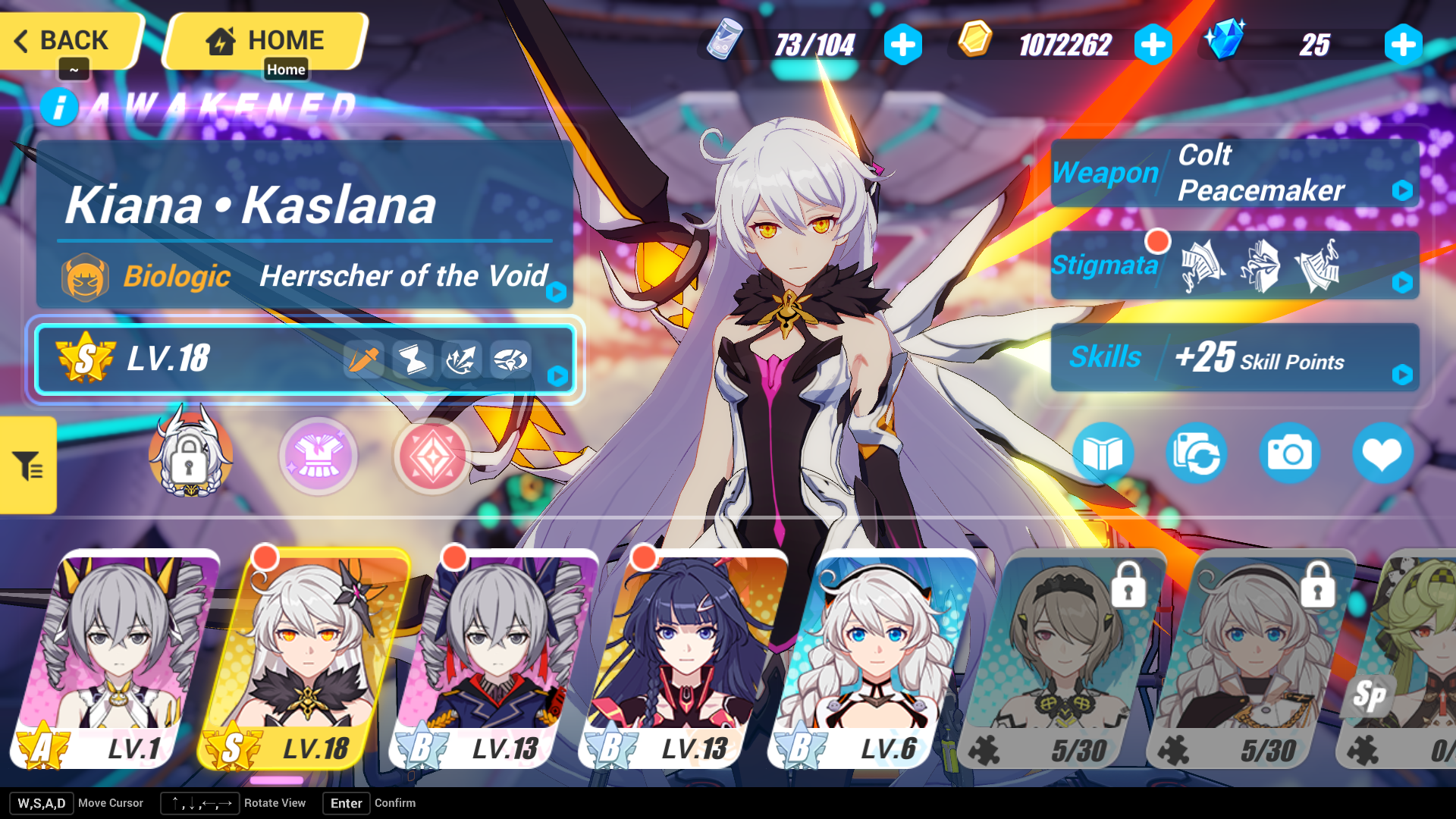Show the Awakened info icon
Viewport: 1456px width, 819px height.
pyautogui.click(x=59, y=107)
